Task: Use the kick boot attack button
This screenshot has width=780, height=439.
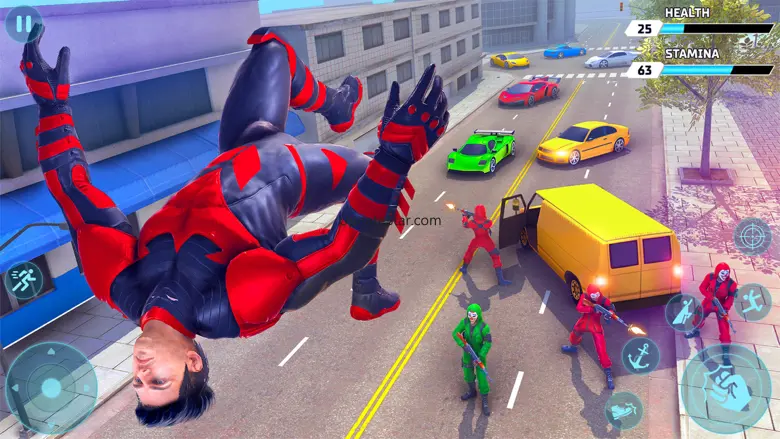Action: (x=624, y=409)
